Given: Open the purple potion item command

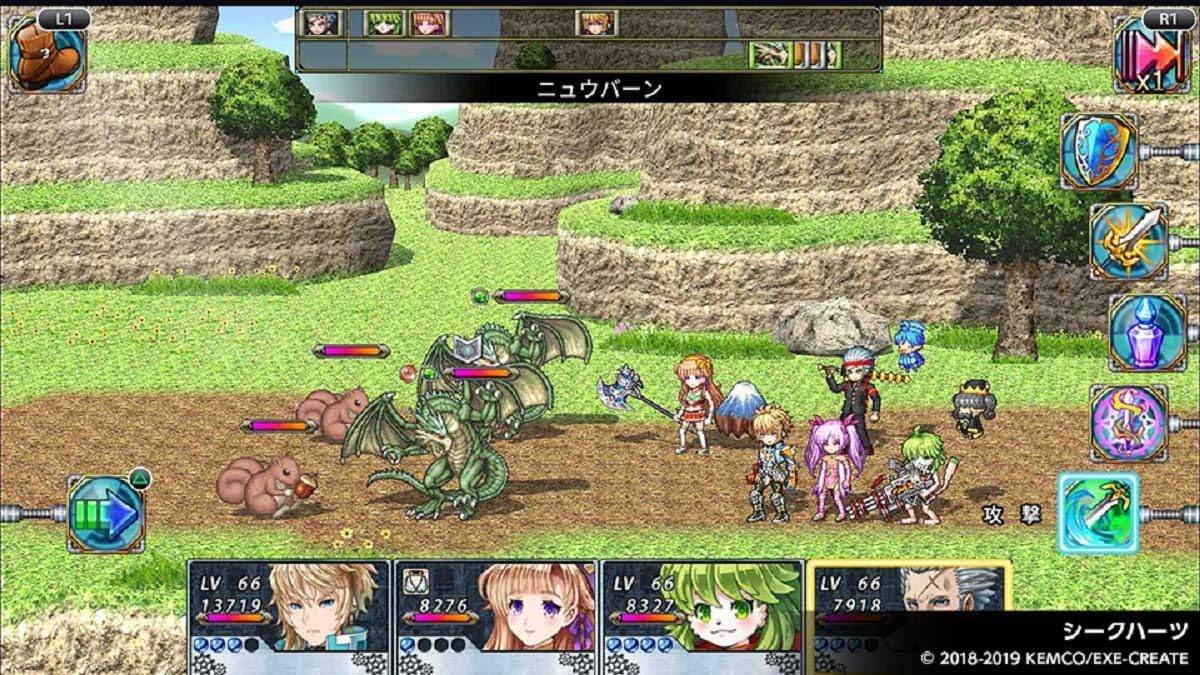Looking at the screenshot, I should click(1146, 332).
